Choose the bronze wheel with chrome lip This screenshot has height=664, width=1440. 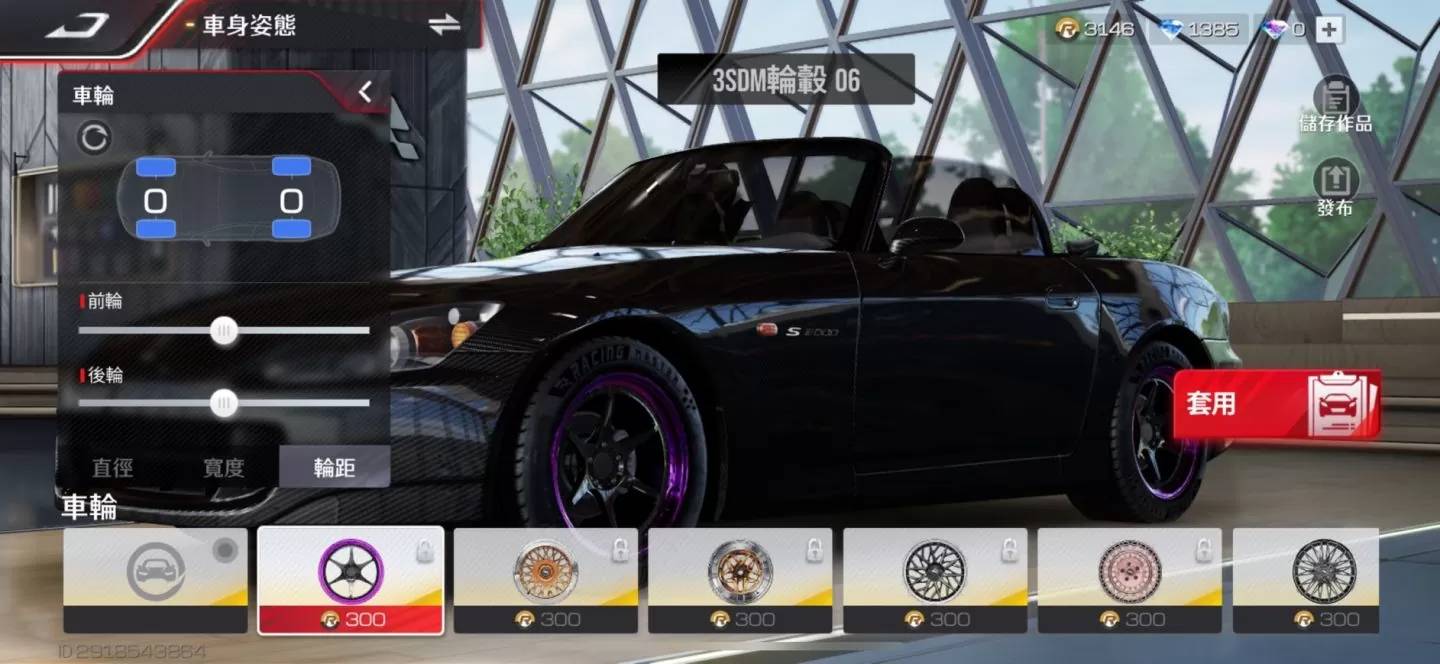[x=740, y=580]
